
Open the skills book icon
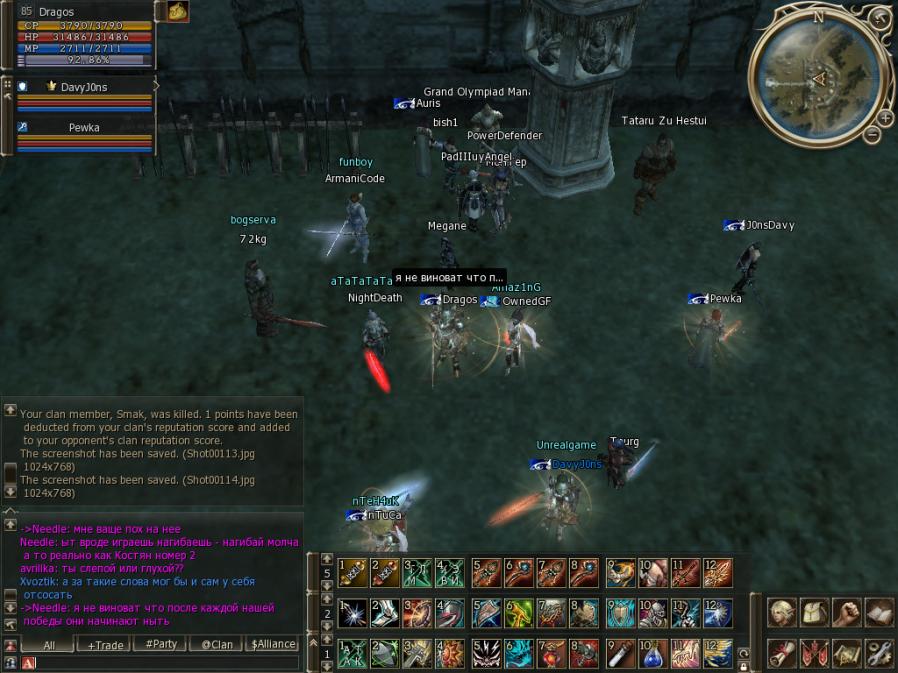click(x=878, y=613)
